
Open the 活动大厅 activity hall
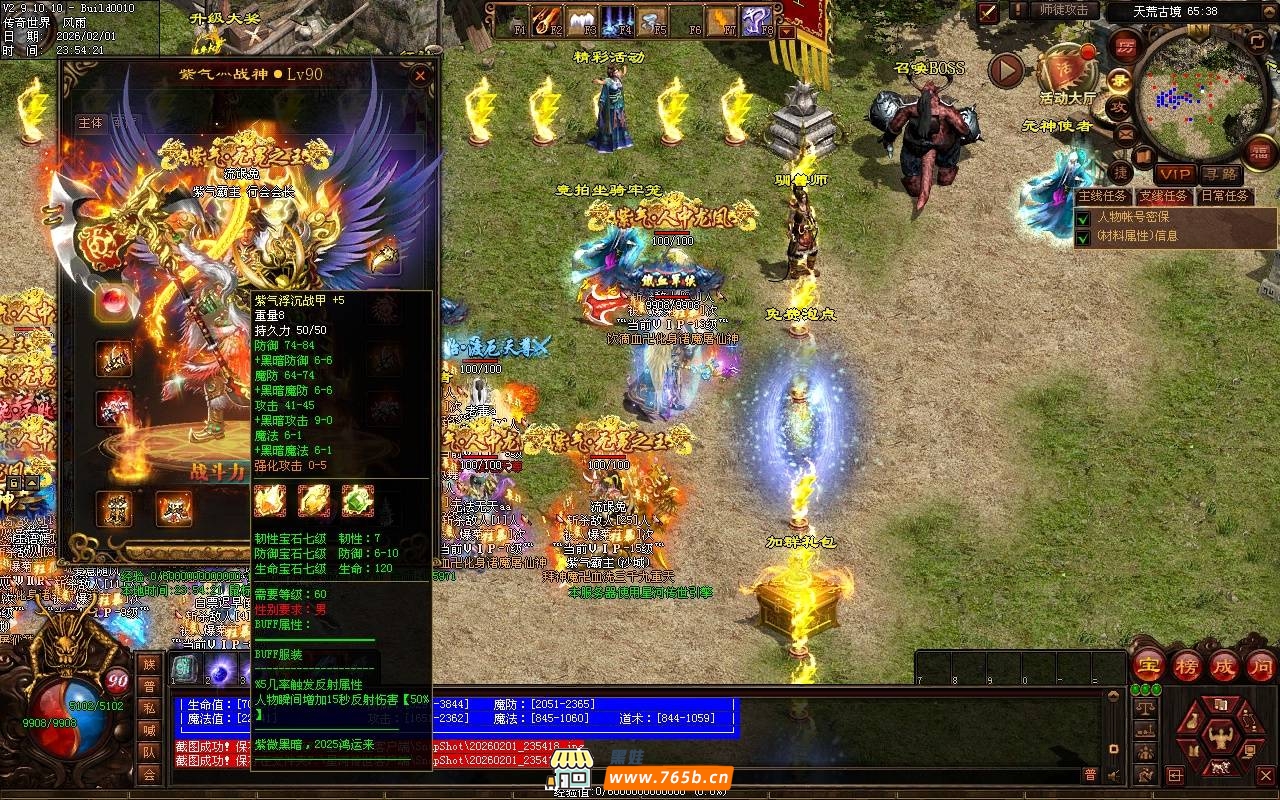[1067, 73]
